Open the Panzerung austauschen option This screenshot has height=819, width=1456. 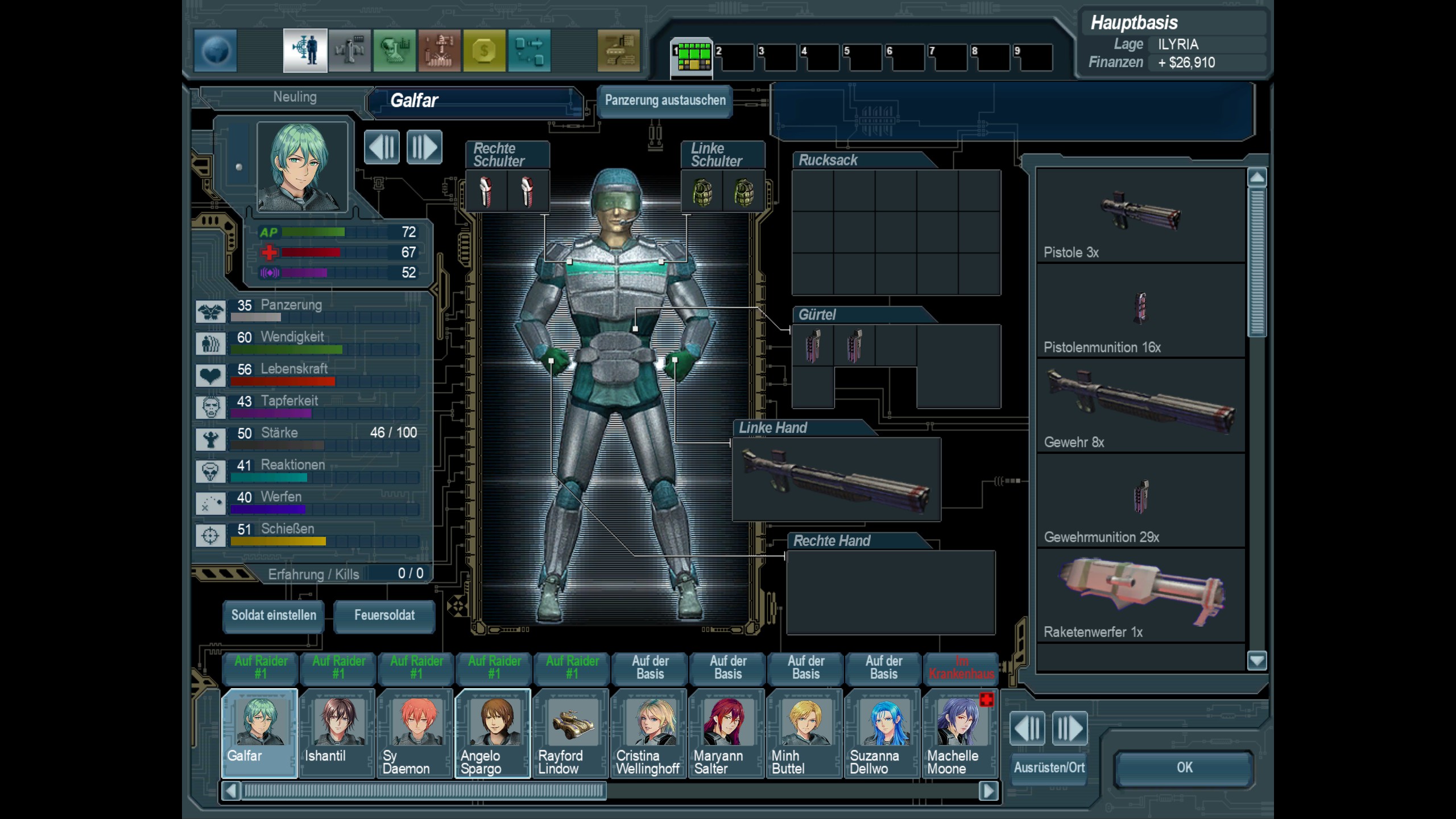click(x=665, y=101)
